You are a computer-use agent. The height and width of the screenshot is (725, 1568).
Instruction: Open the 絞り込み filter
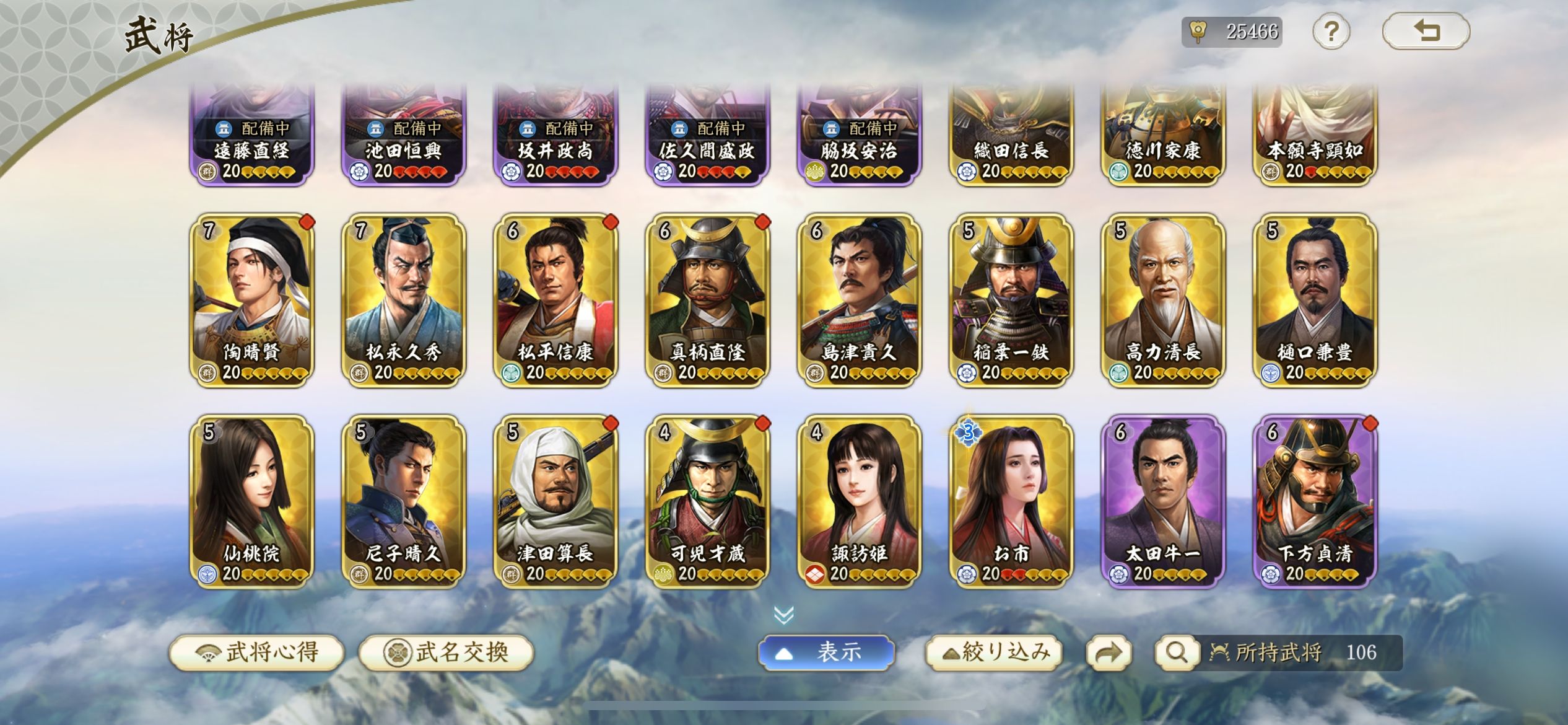(x=995, y=652)
